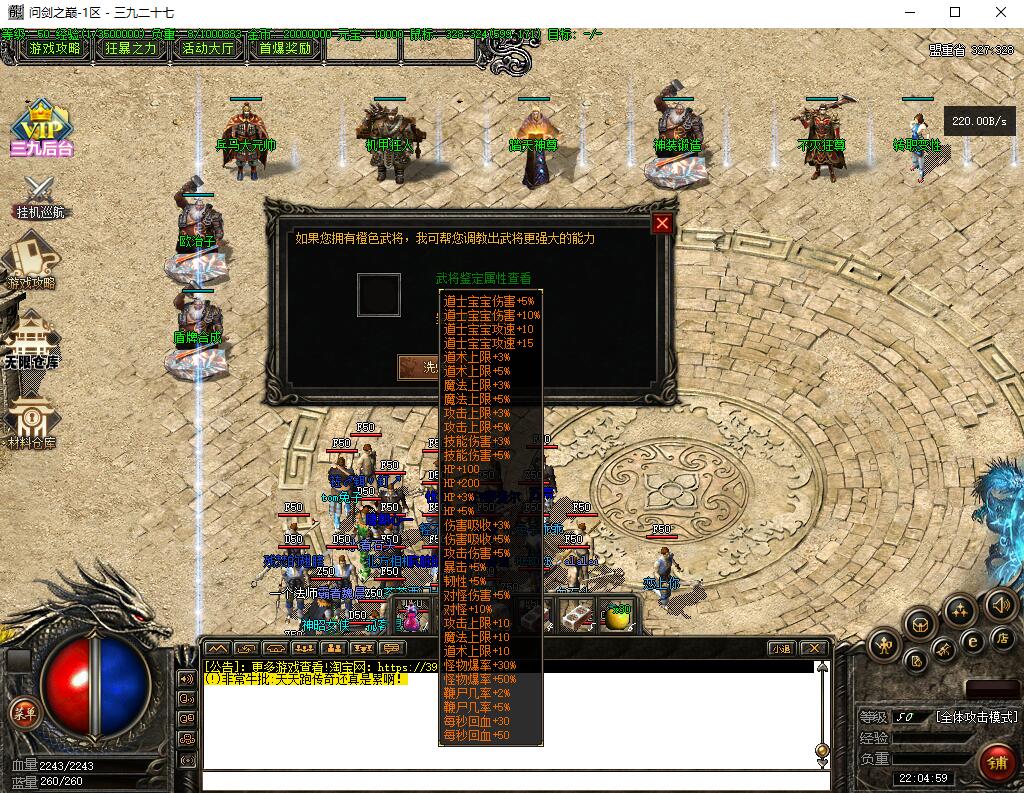The height and width of the screenshot is (793, 1024).
Task: Open the 铺 shop round button
Action: (997, 761)
